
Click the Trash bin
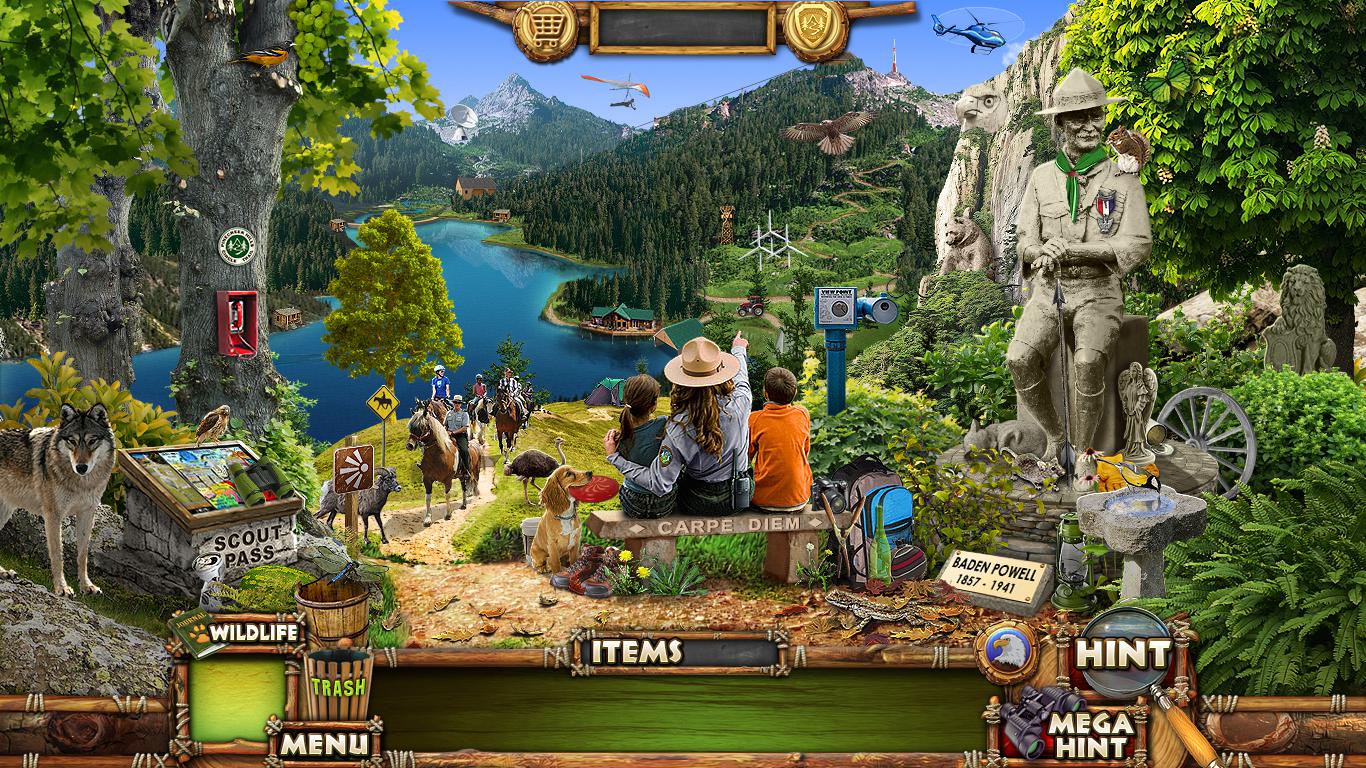tap(338, 686)
